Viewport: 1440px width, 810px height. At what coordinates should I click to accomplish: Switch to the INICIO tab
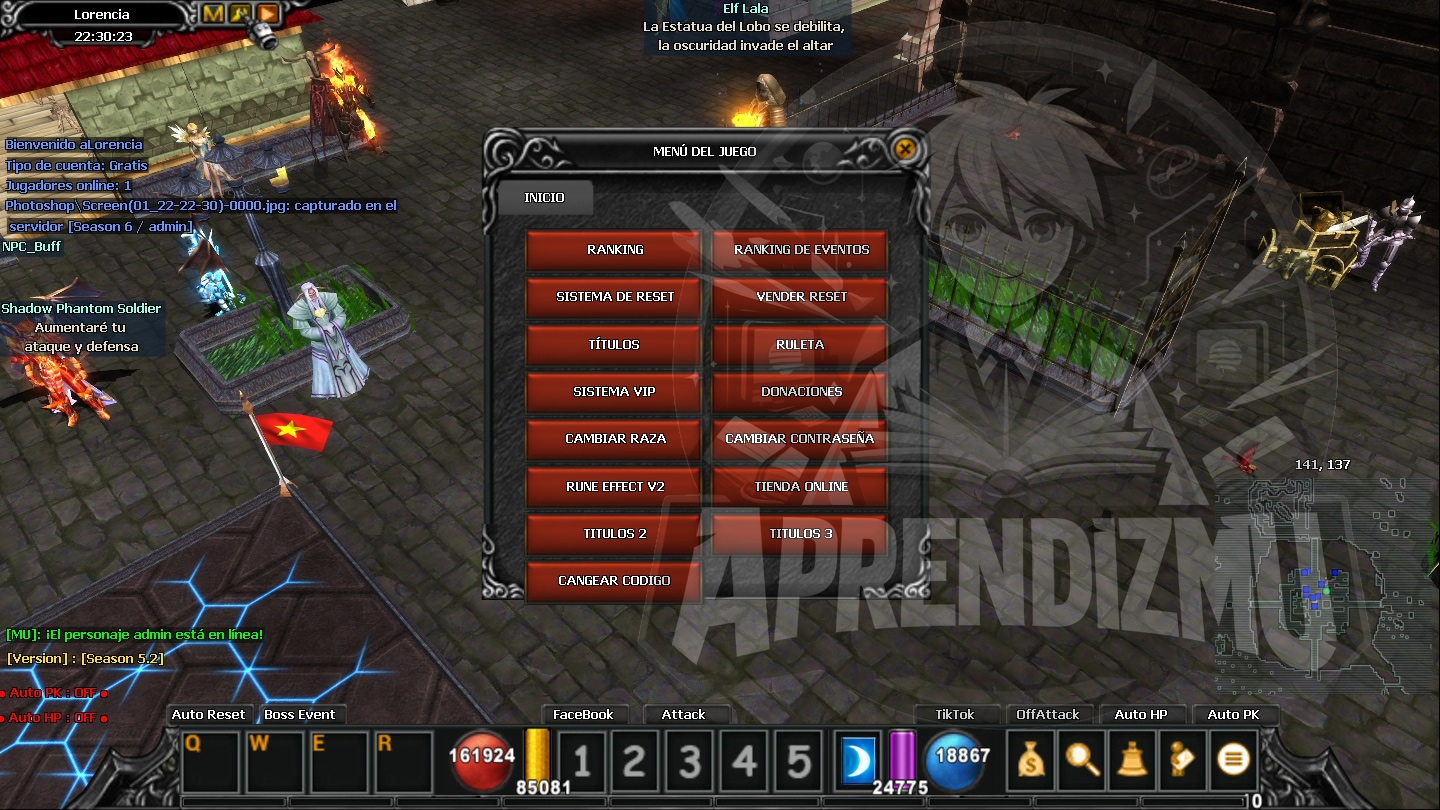tap(546, 198)
